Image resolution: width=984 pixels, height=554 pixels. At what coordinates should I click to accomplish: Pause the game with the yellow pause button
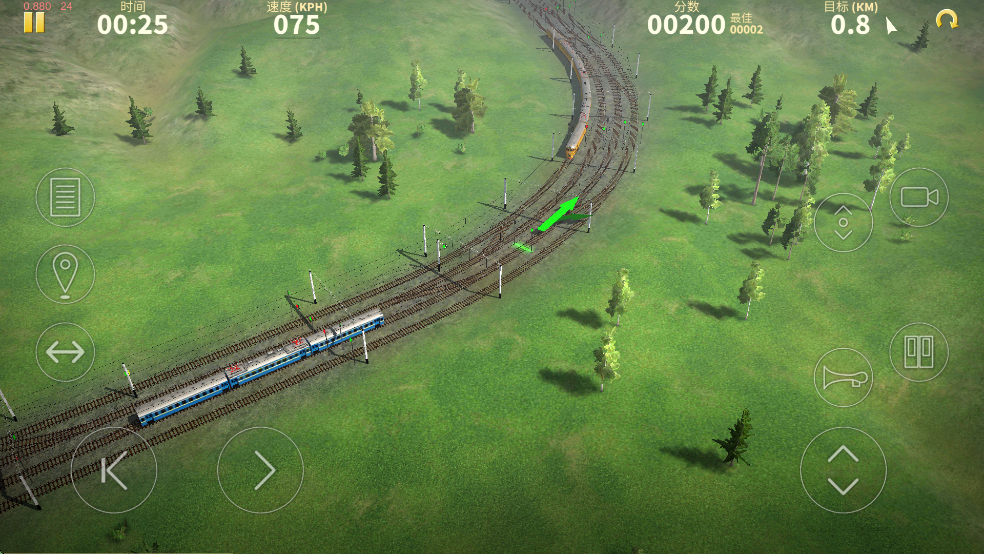[x=34, y=22]
